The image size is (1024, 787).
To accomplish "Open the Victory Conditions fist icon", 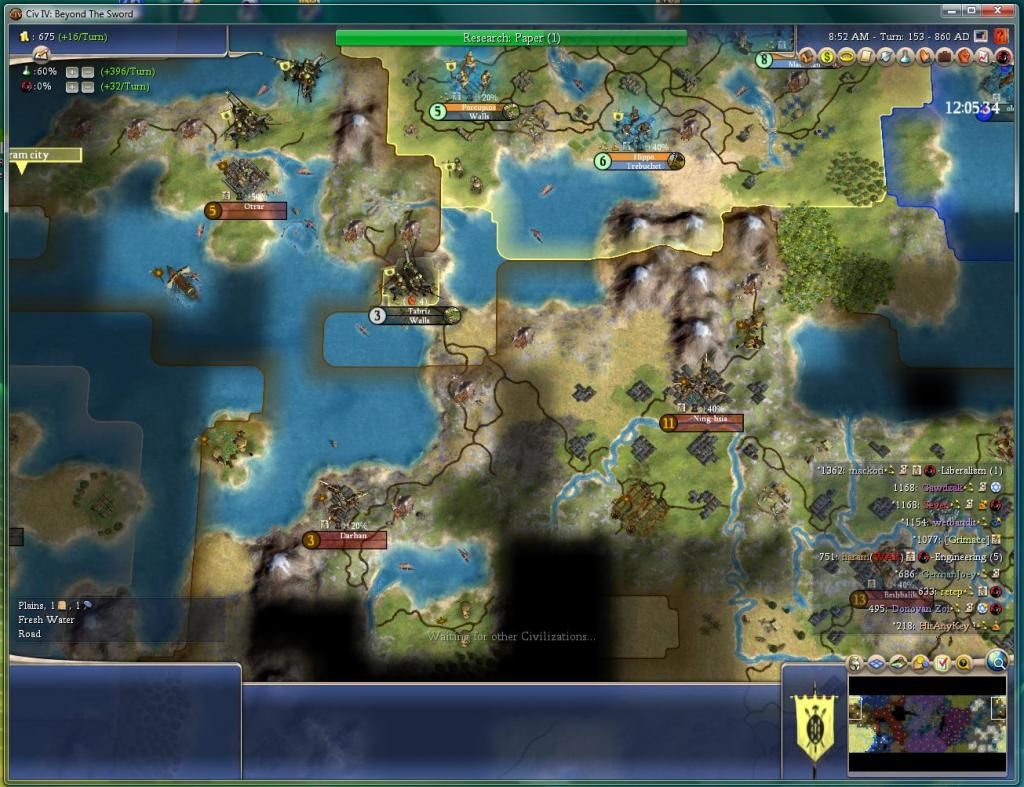I will (x=964, y=57).
